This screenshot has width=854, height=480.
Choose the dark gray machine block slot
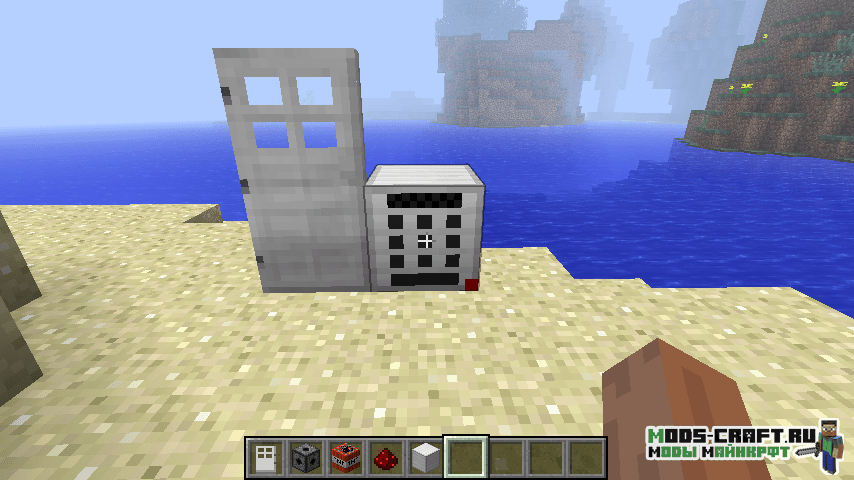[x=306, y=458]
